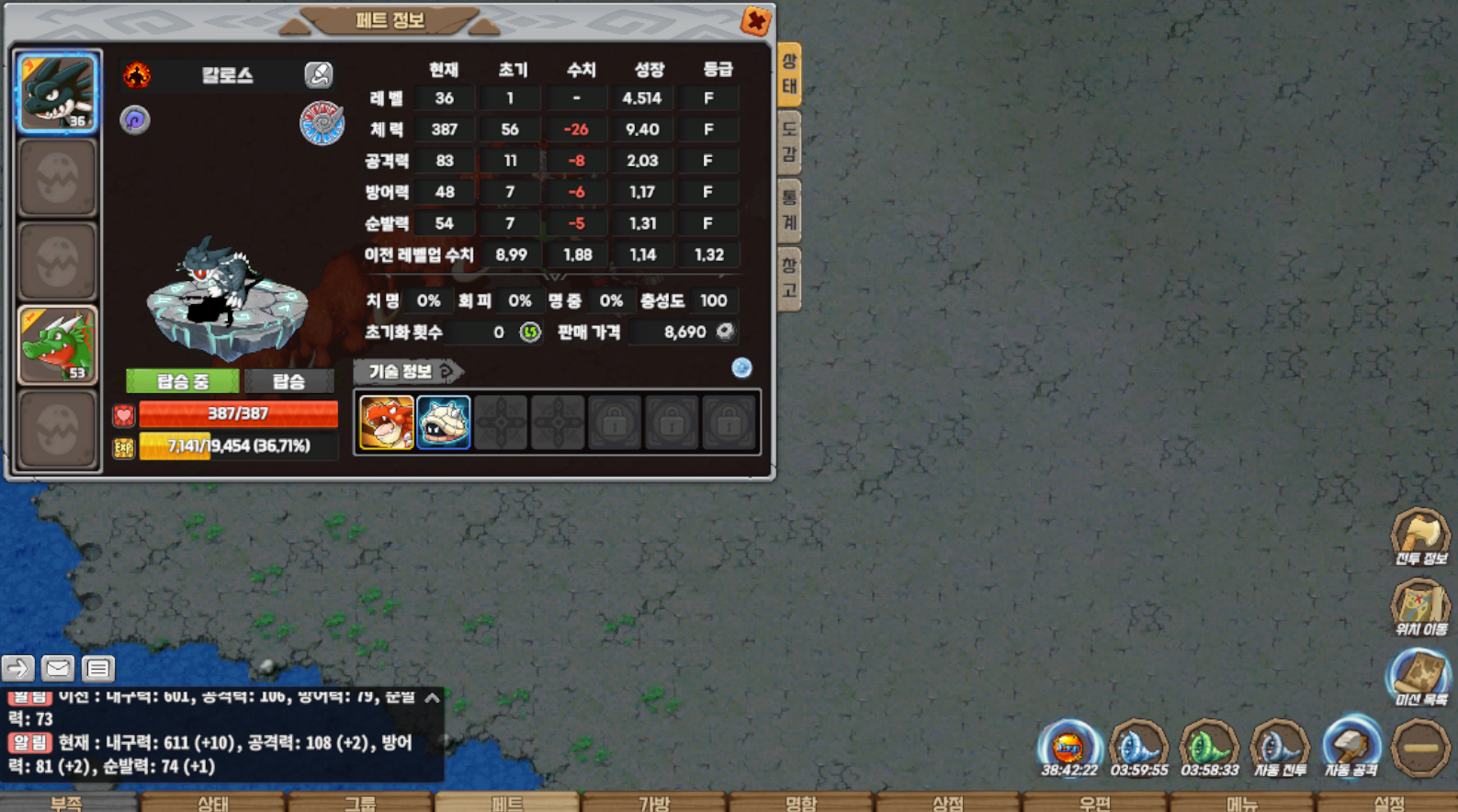Screen dimensions: 1458x812
Task: Open the envelope mail icon above chat
Action: pos(57,668)
